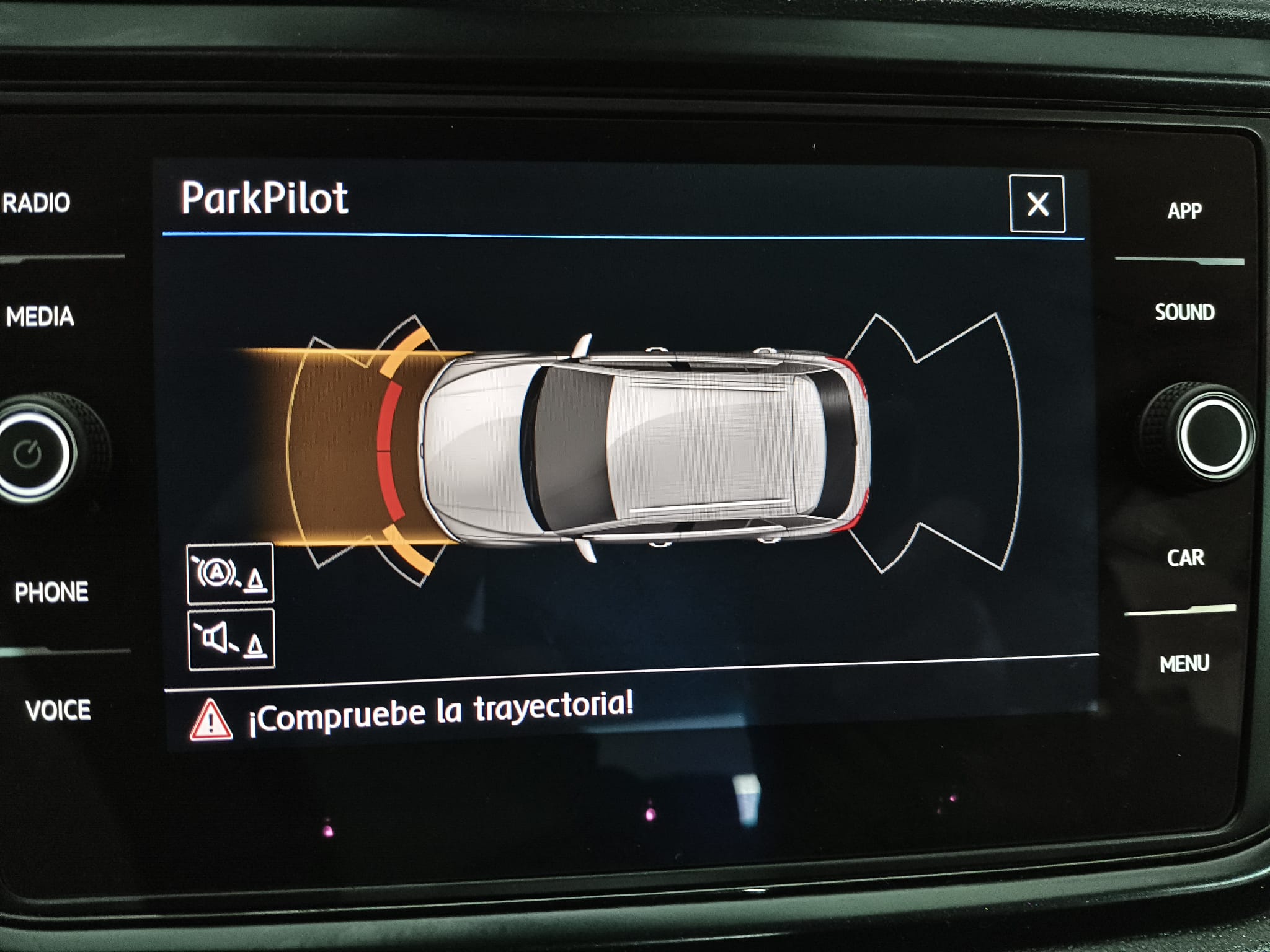Image resolution: width=1270 pixels, height=952 pixels.
Task: Open the PHONE menu
Action: coord(51,593)
